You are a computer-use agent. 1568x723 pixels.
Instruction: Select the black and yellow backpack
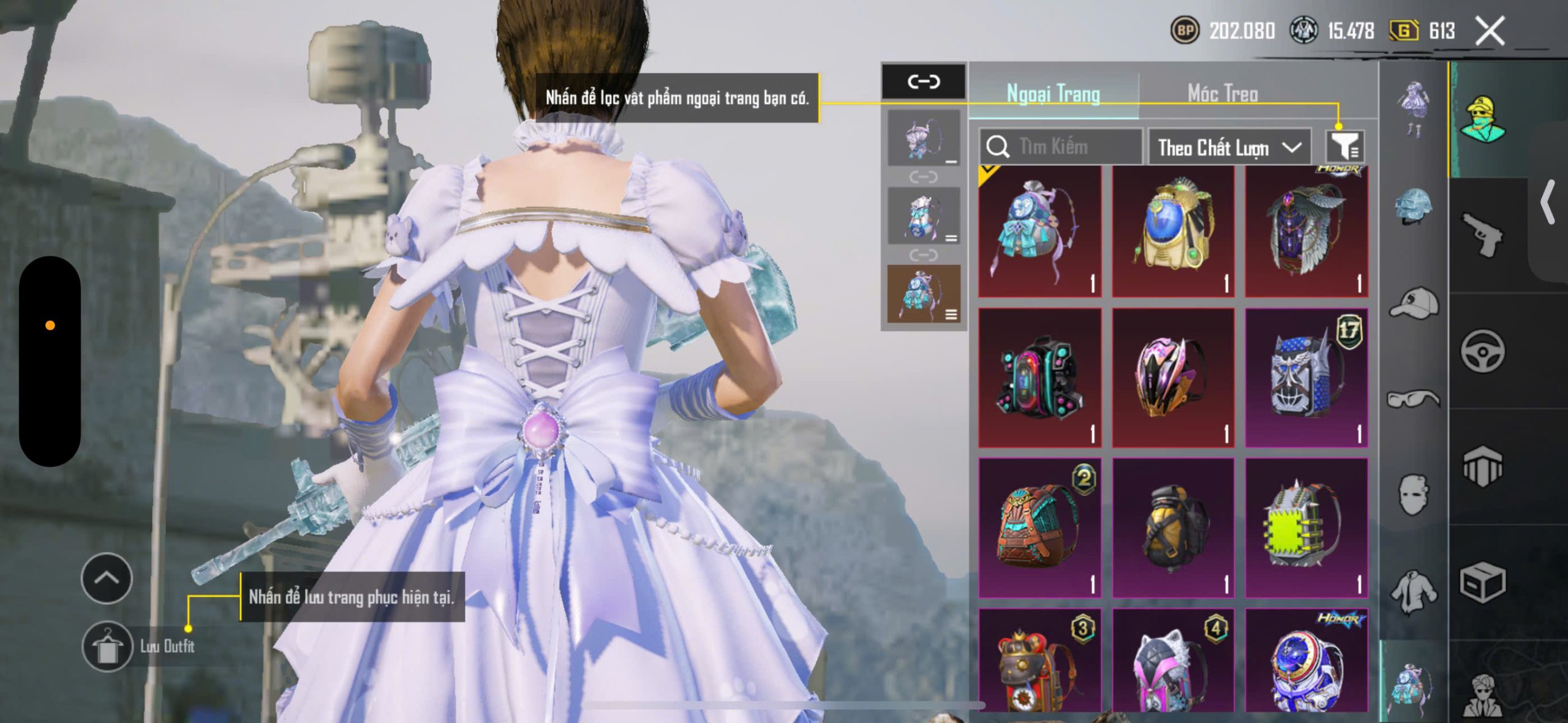(x=1173, y=528)
